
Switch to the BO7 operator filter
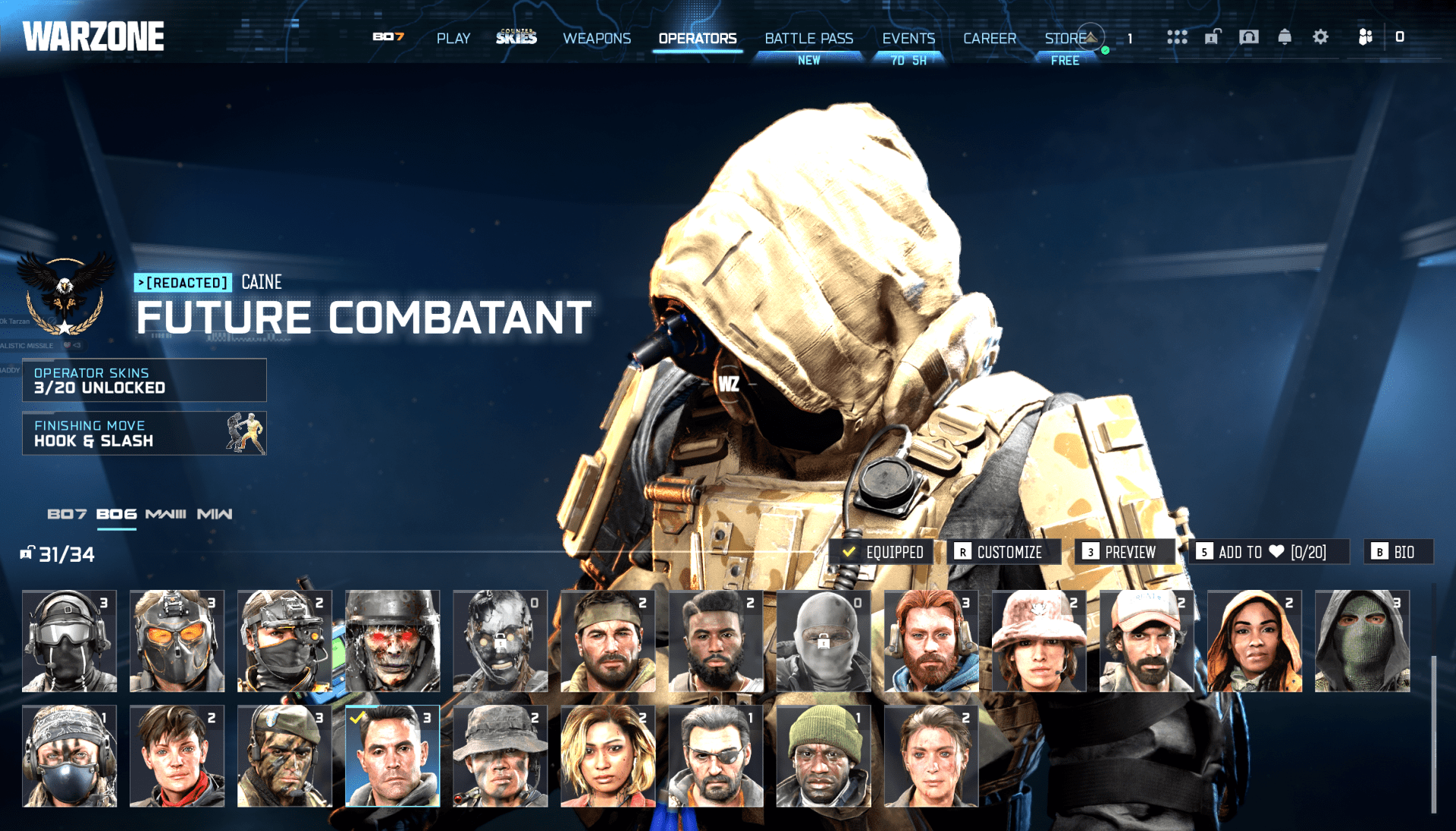tap(67, 513)
